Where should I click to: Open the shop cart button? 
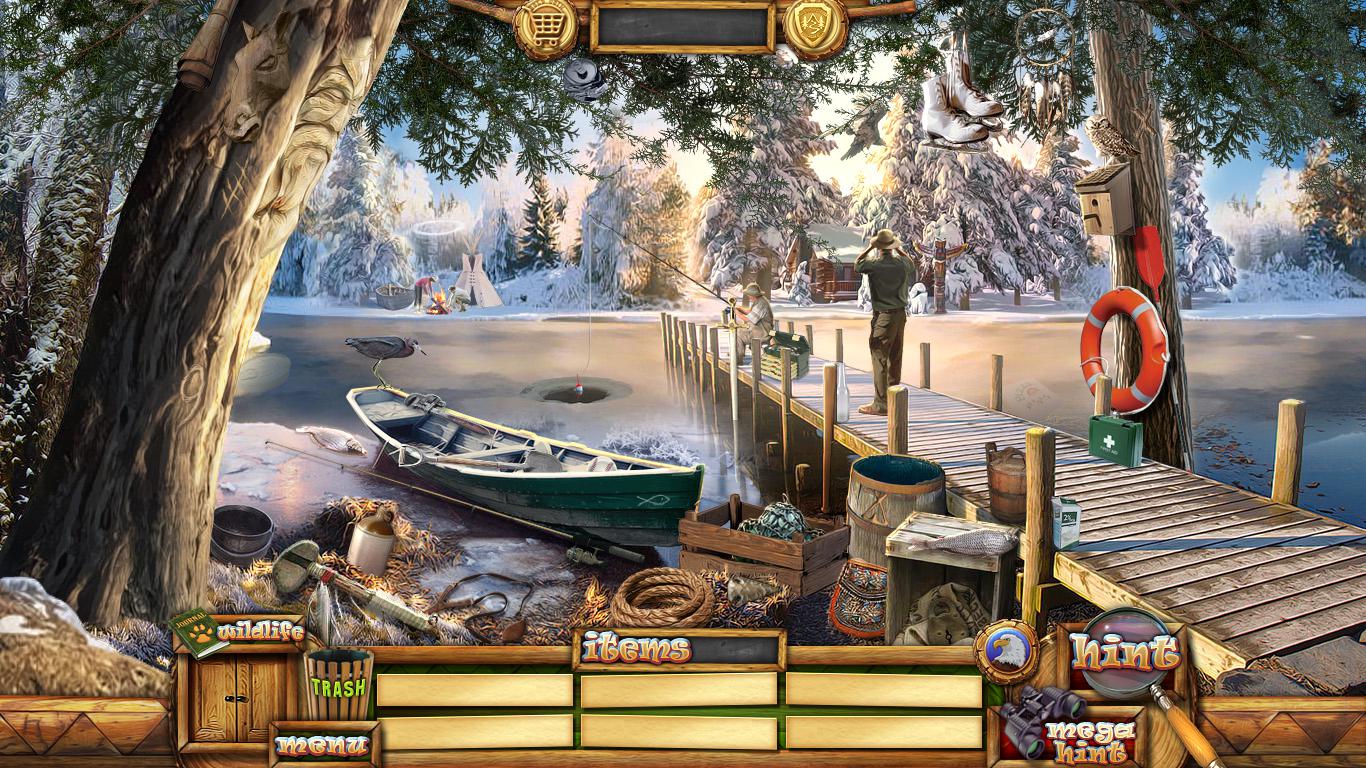pos(546,25)
